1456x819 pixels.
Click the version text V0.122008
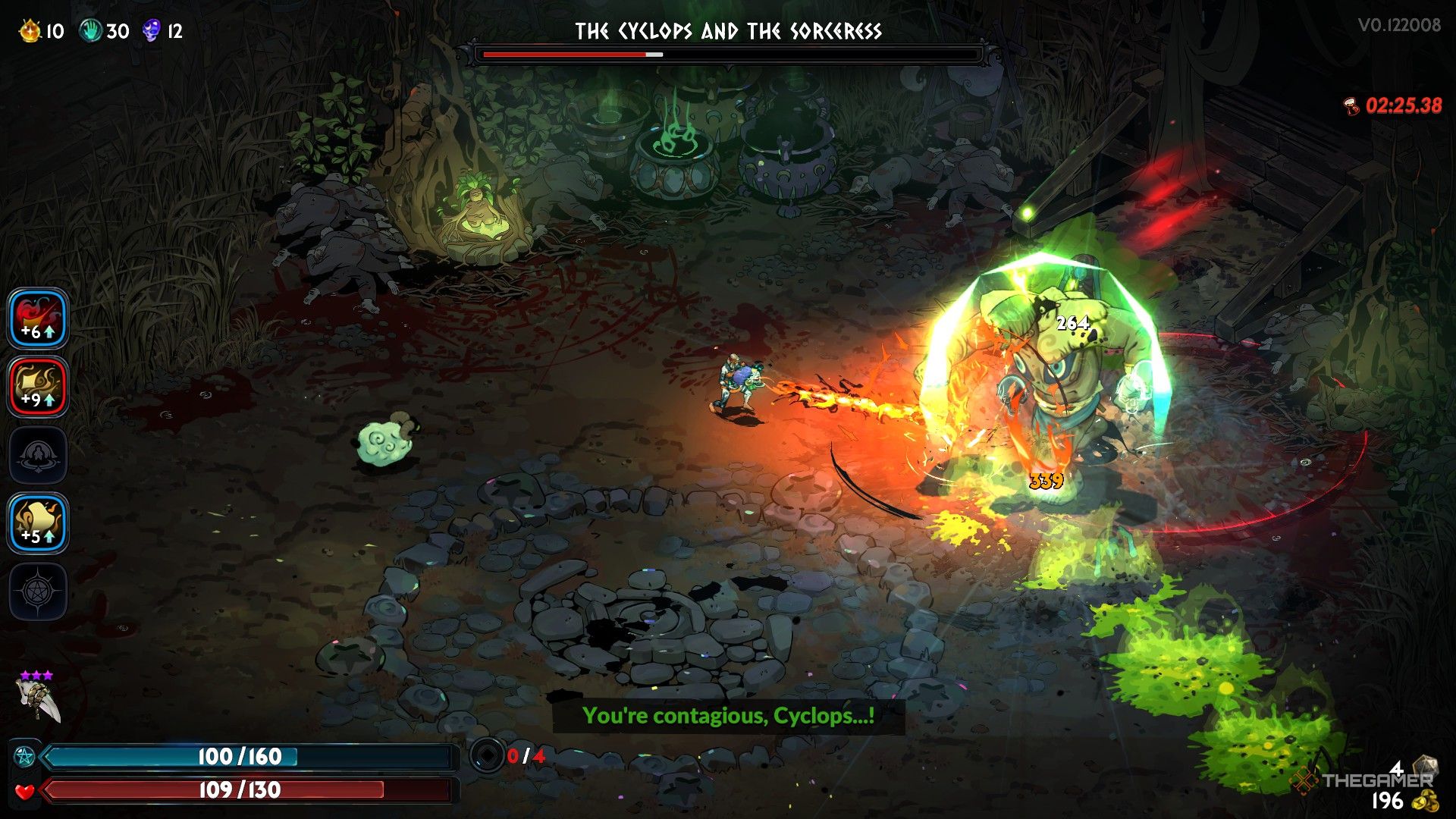point(1401,24)
